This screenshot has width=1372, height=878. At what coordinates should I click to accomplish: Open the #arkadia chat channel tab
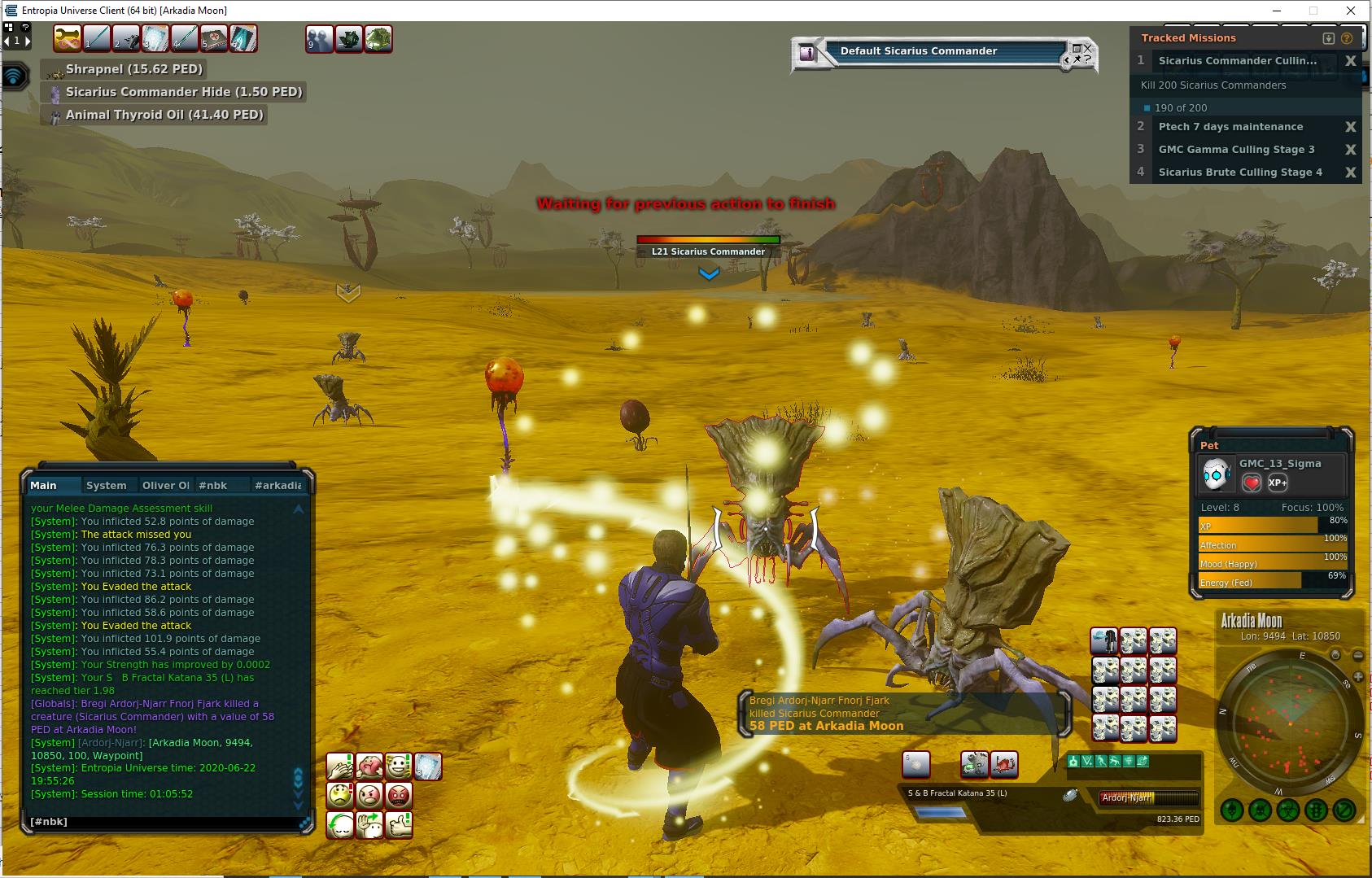tap(277, 485)
